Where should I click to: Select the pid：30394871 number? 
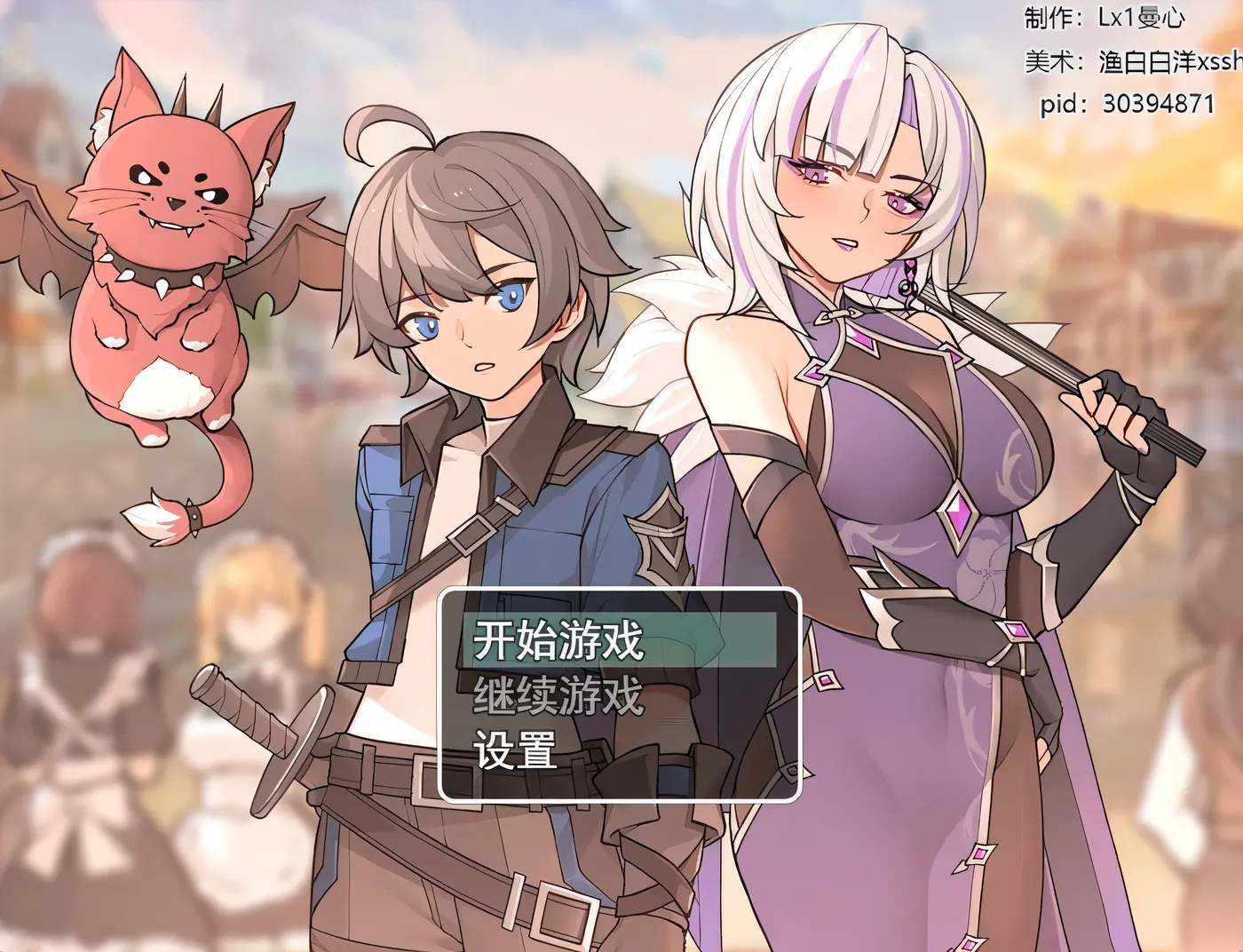tap(1128, 104)
